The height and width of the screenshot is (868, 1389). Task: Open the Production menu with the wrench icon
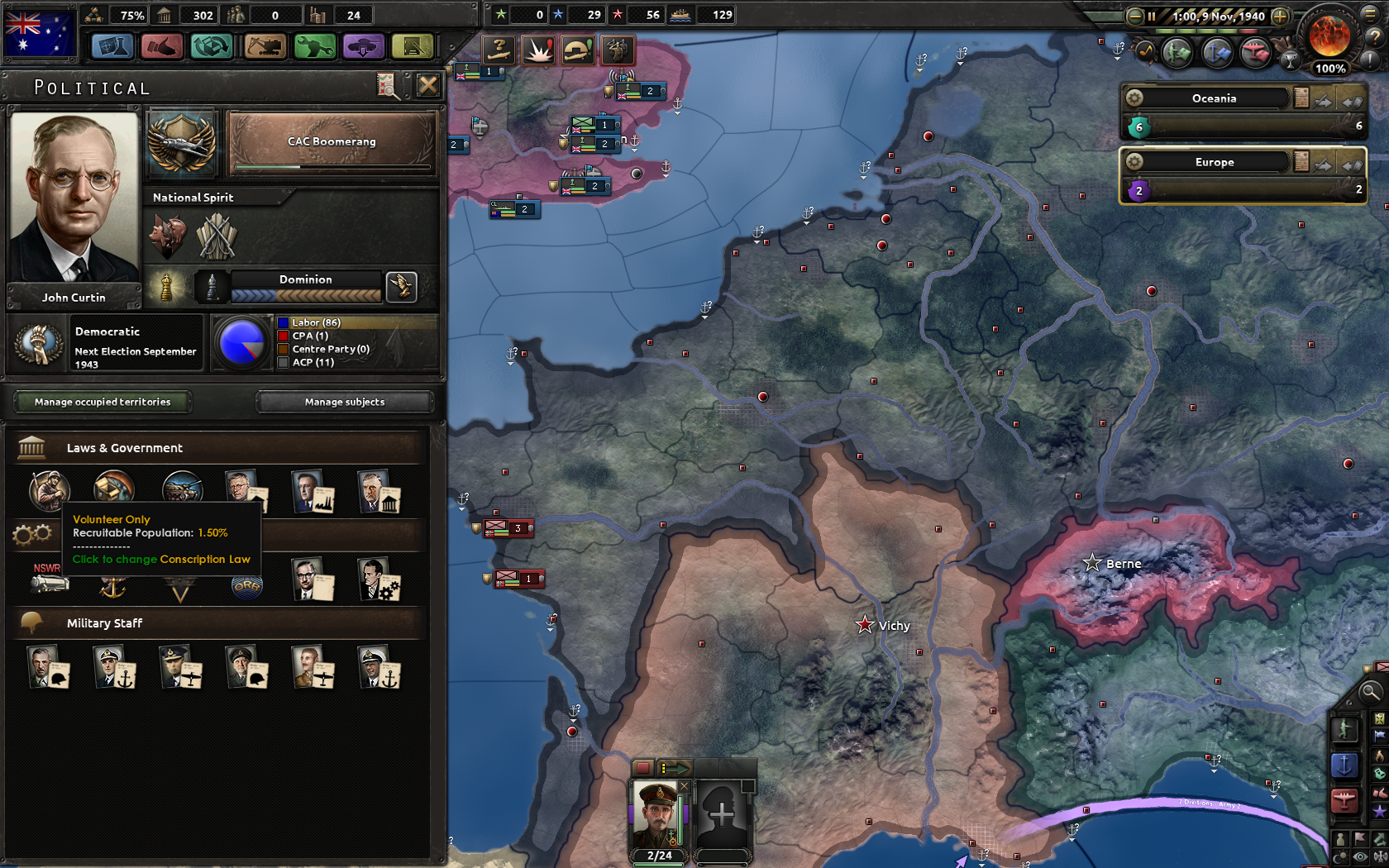pyautogui.click(x=314, y=47)
